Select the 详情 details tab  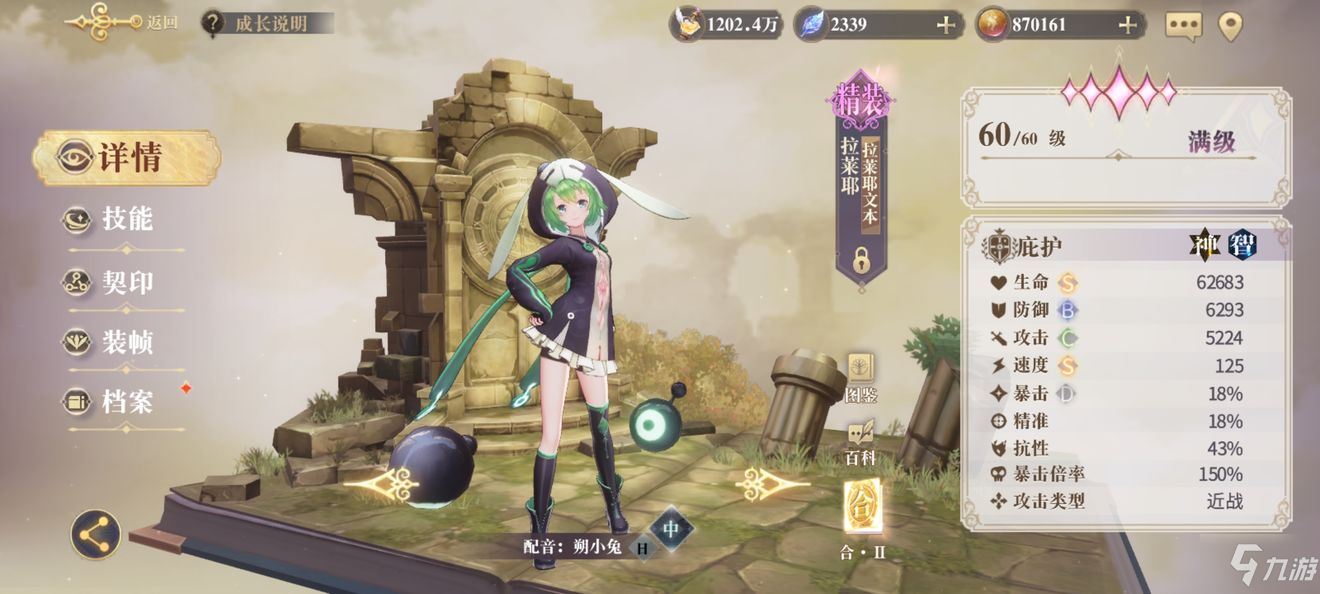[x=127, y=157]
